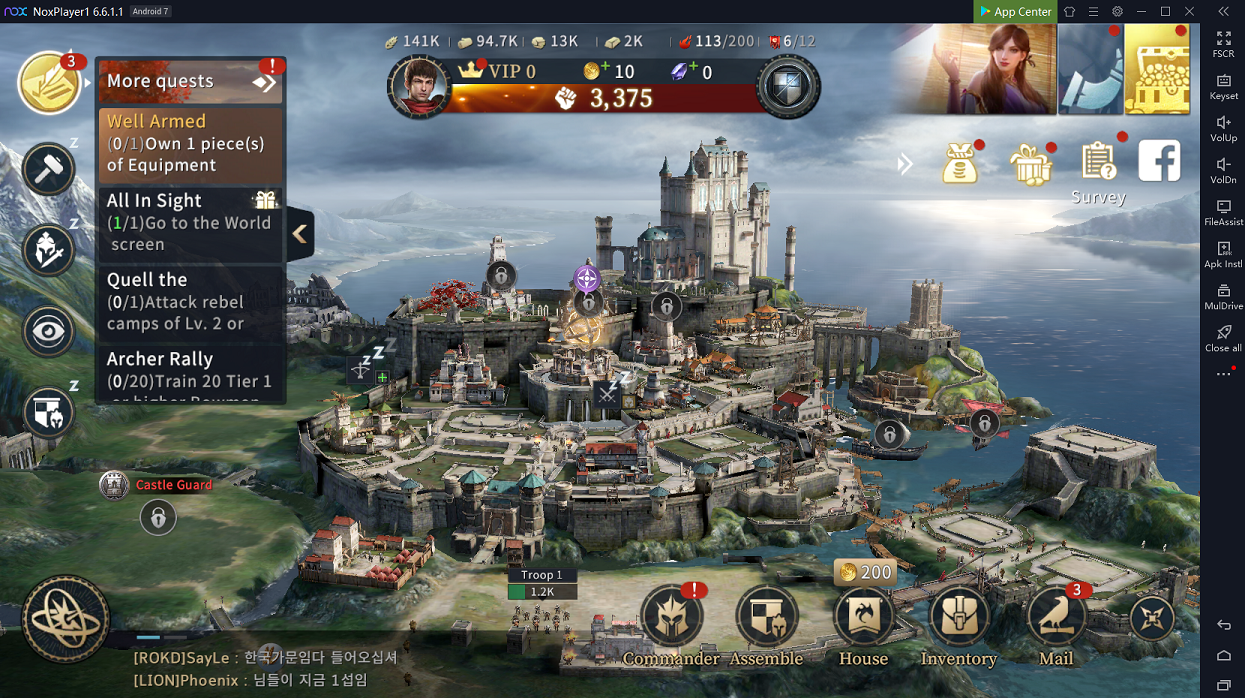
Task: Open the Commander menu
Action: (x=671, y=619)
